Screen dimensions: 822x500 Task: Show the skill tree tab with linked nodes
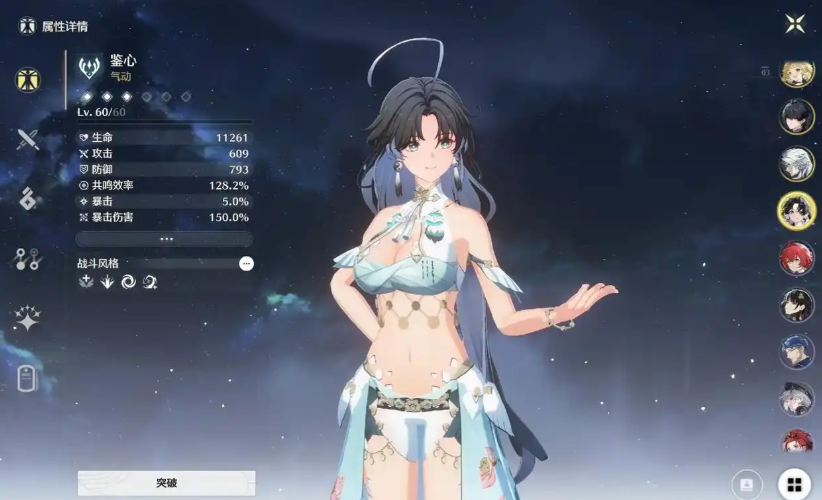[27, 259]
